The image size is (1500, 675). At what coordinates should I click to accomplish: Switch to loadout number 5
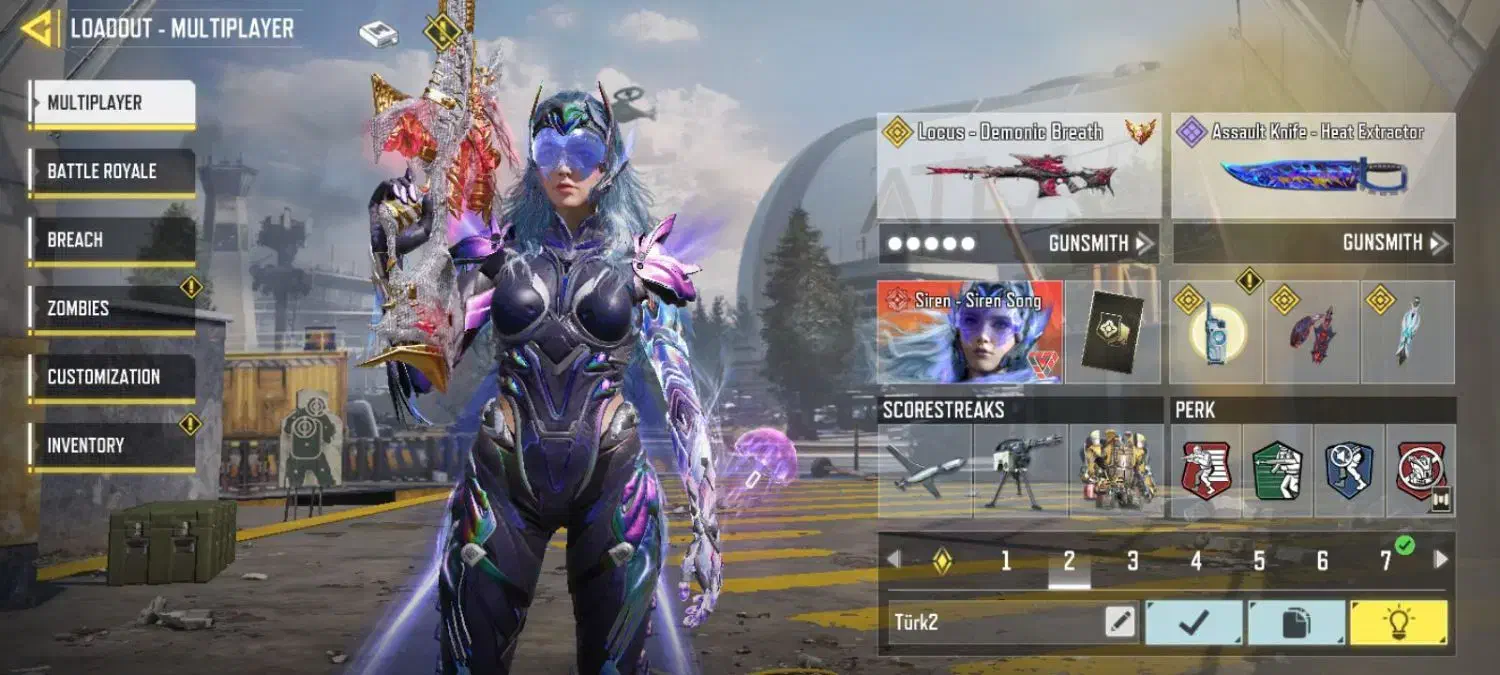tap(1259, 561)
